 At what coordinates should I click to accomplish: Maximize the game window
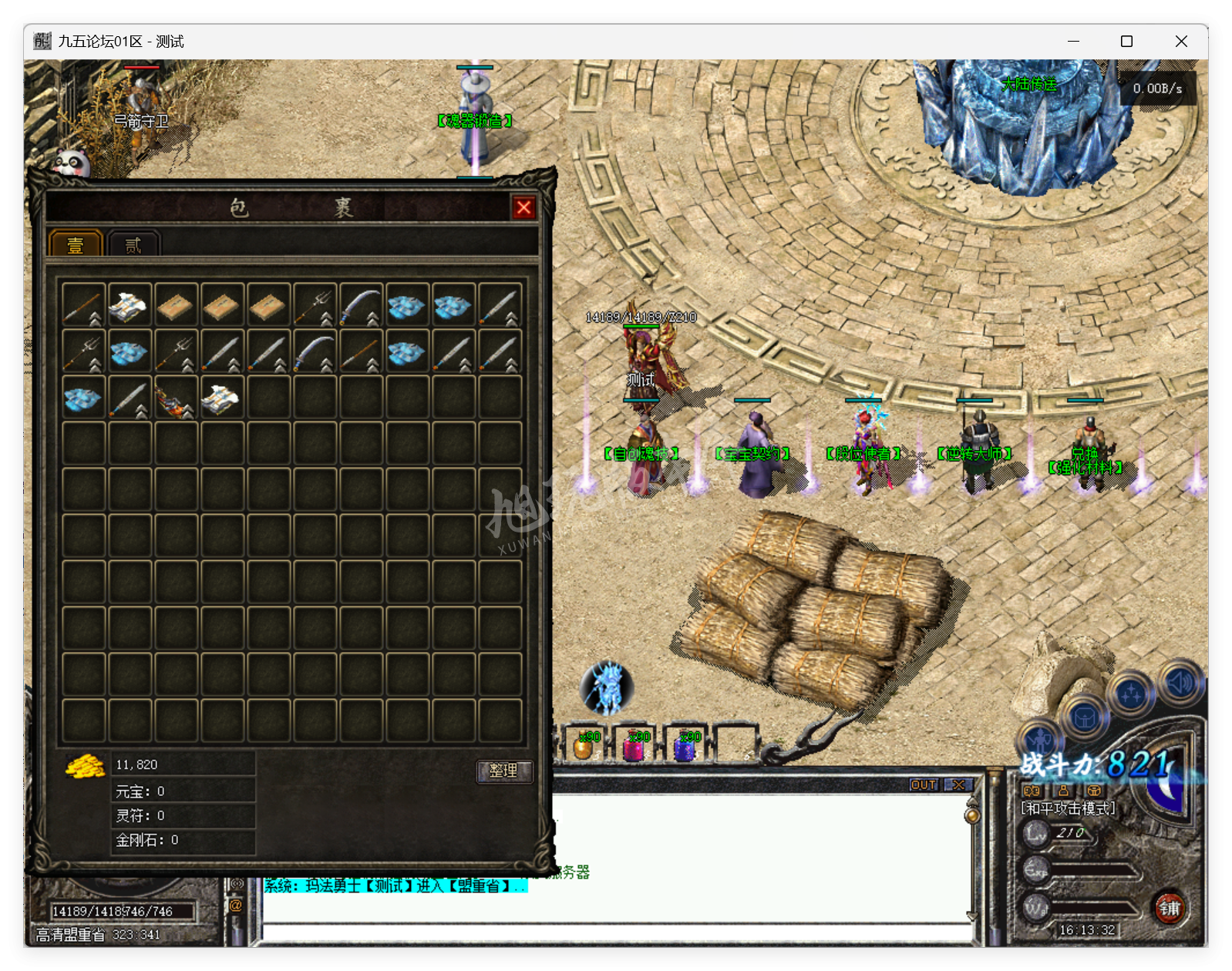click(1126, 42)
